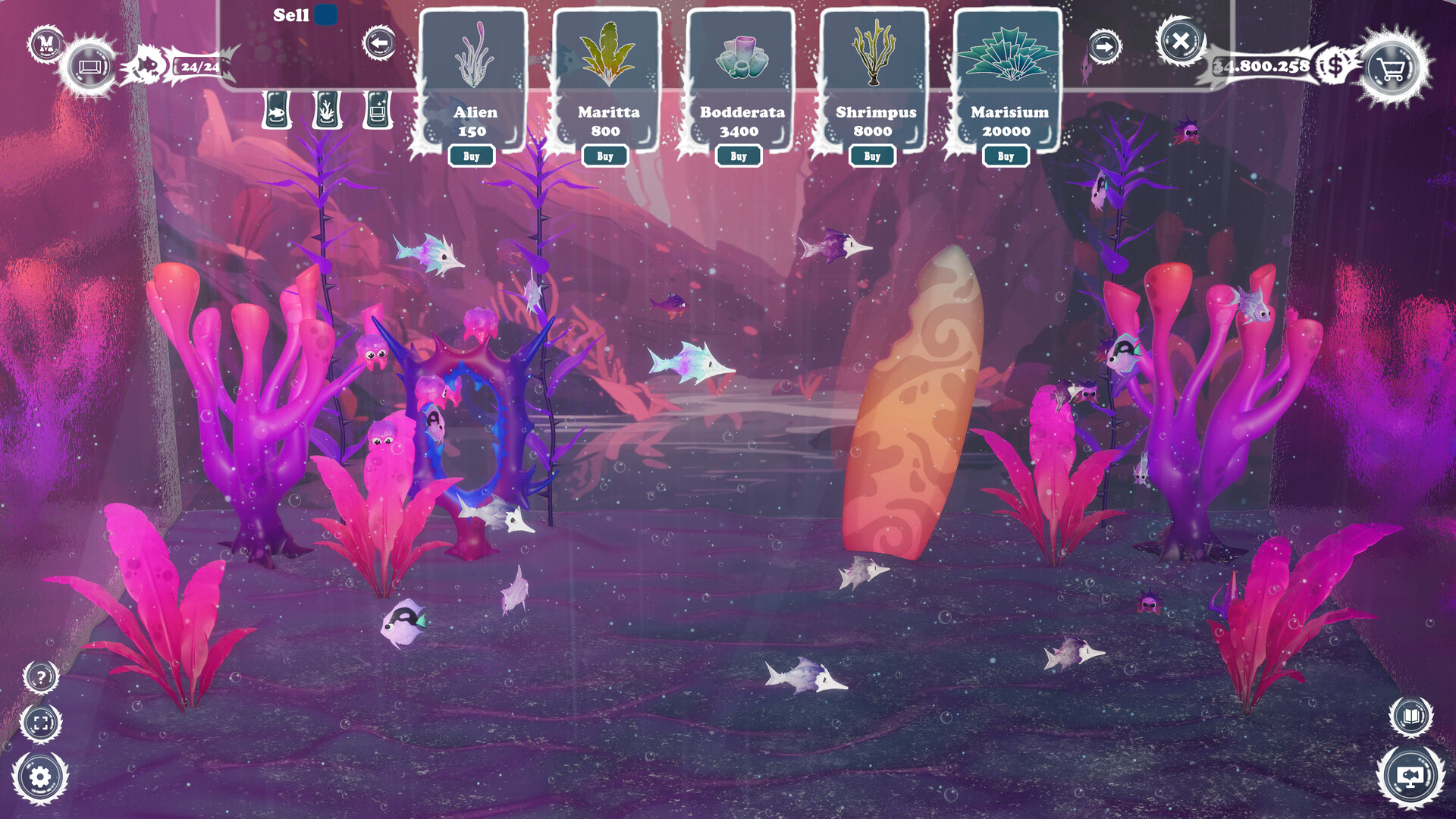Switch to the plants shop category
1456x819 pixels.
tap(327, 111)
